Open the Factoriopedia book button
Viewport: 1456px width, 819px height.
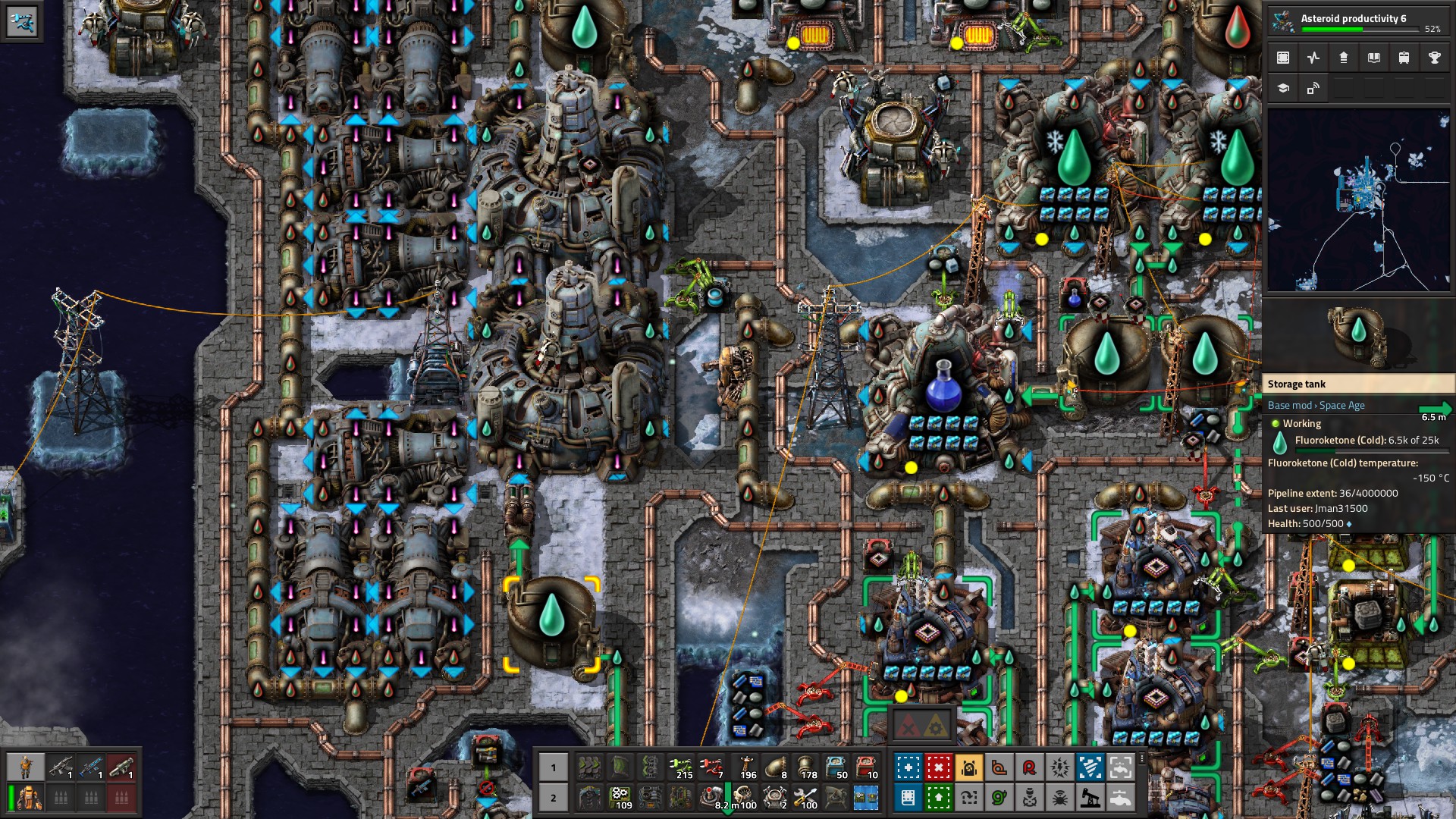[1373, 58]
